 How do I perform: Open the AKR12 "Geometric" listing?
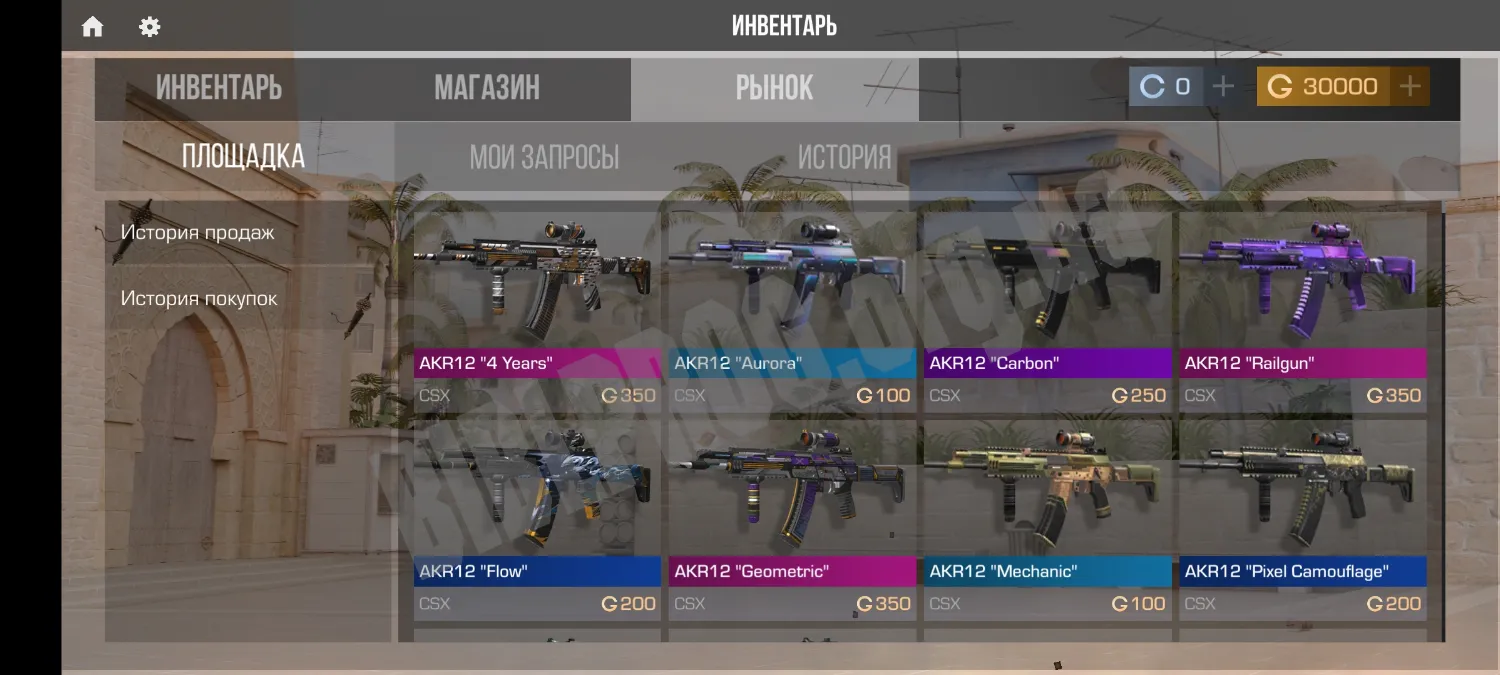point(792,518)
